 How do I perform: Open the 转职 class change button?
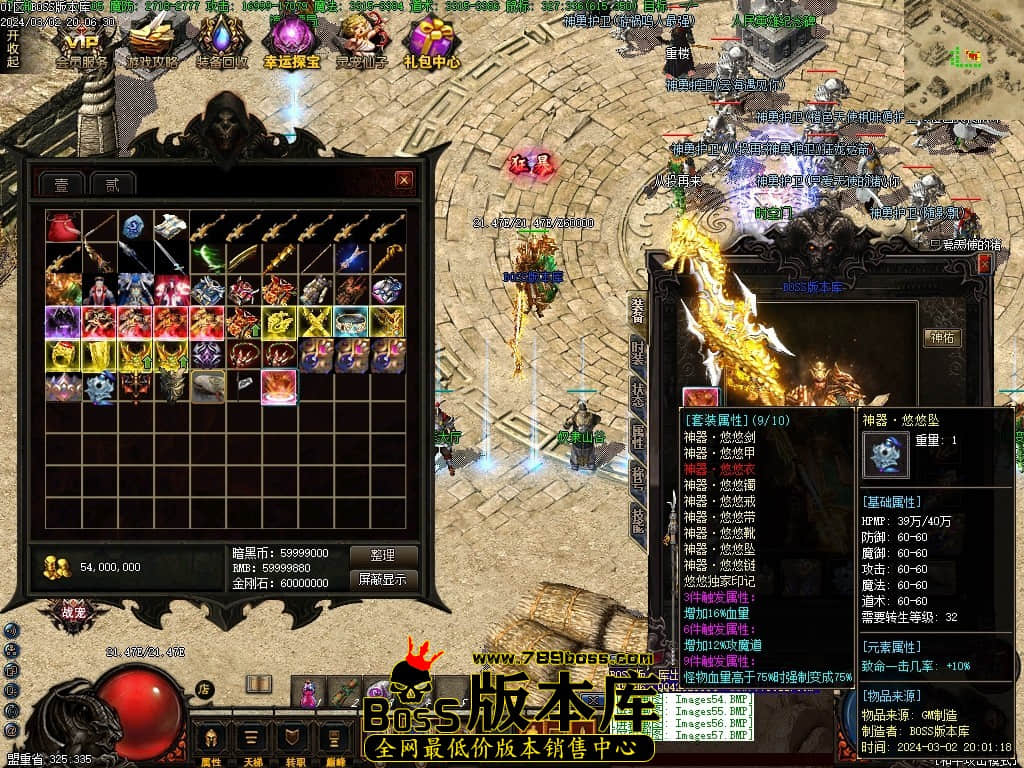(x=291, y=742)
